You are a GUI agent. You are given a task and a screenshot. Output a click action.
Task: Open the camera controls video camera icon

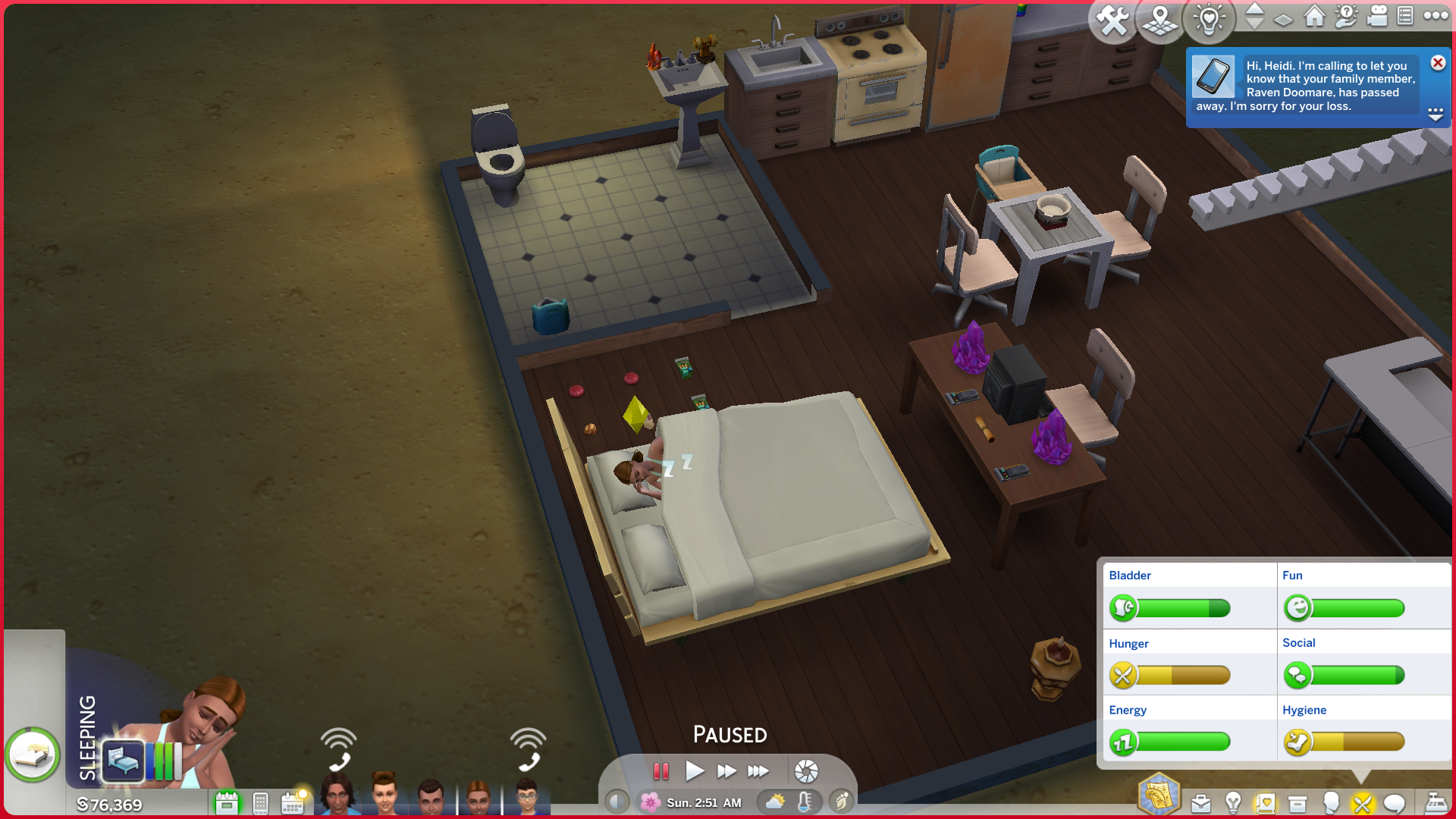tap(1376, 16)
